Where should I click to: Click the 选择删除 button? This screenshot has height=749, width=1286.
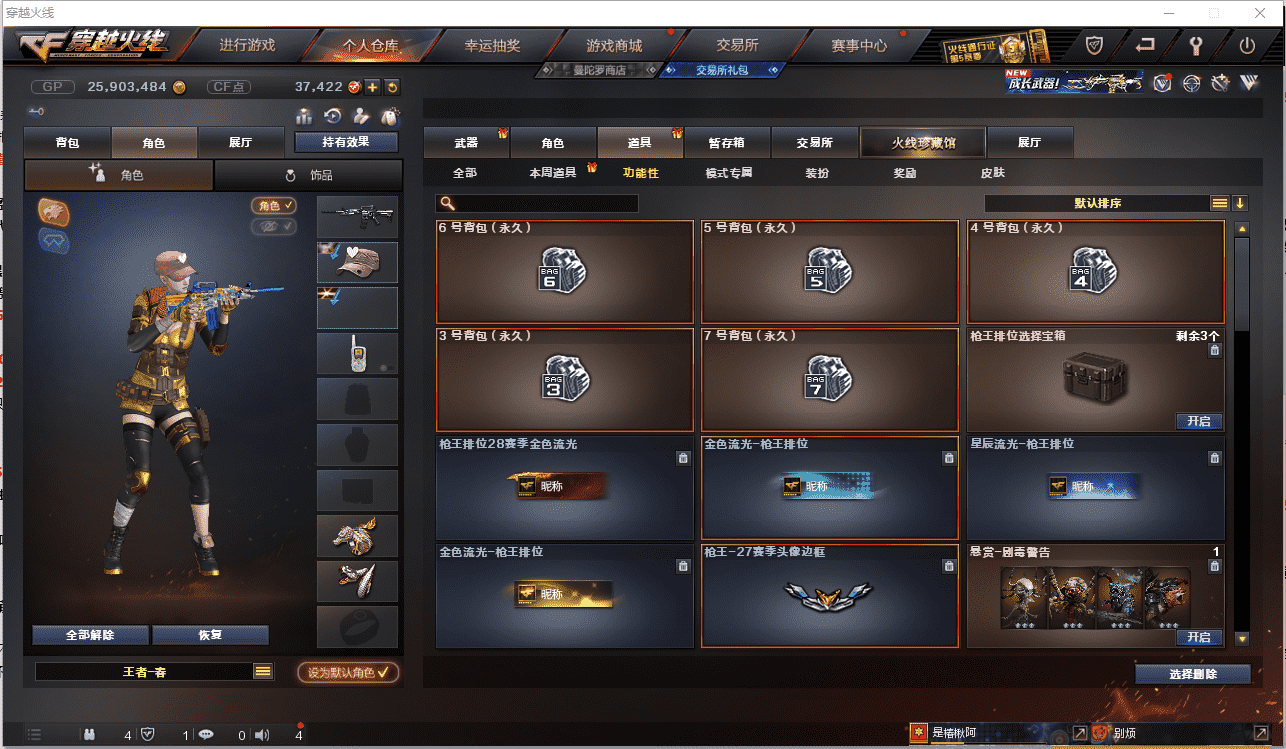point(1193,674)
